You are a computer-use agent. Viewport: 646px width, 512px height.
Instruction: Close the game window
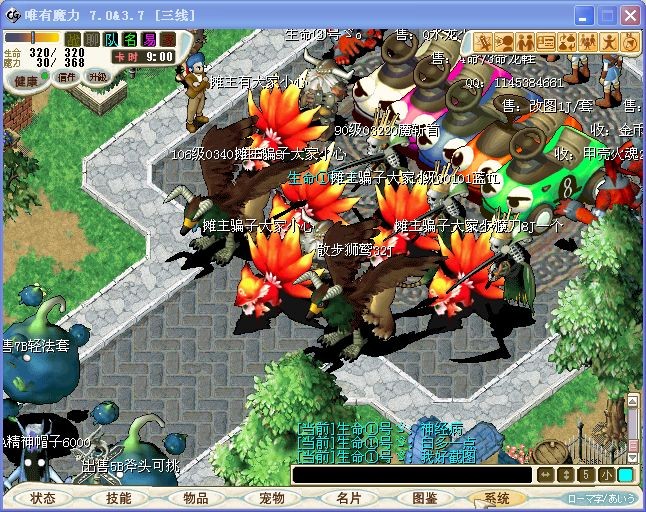pyautogui.click(x=629, y=16)
